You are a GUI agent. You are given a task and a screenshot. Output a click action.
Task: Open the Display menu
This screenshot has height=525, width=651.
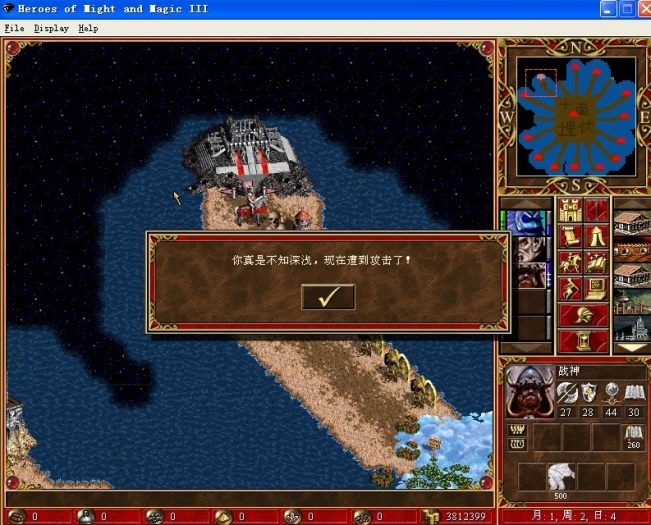click(51, 28)
